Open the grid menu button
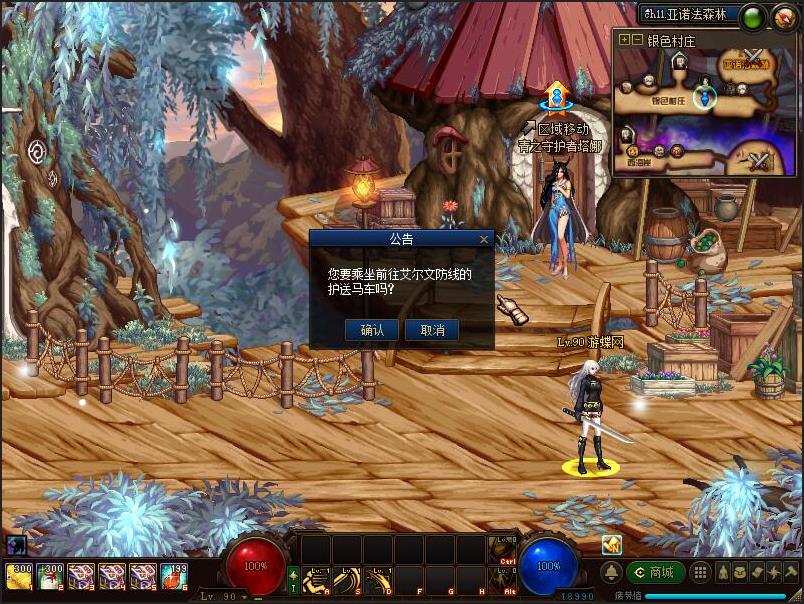This screenshot has width=804, height=604. click(x=701, y=572)
